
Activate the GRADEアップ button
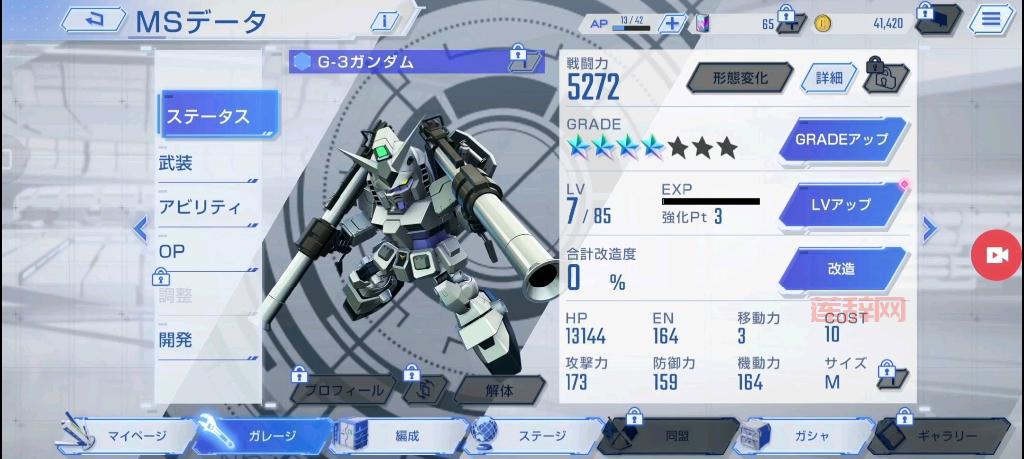click(x=841, y=139)
